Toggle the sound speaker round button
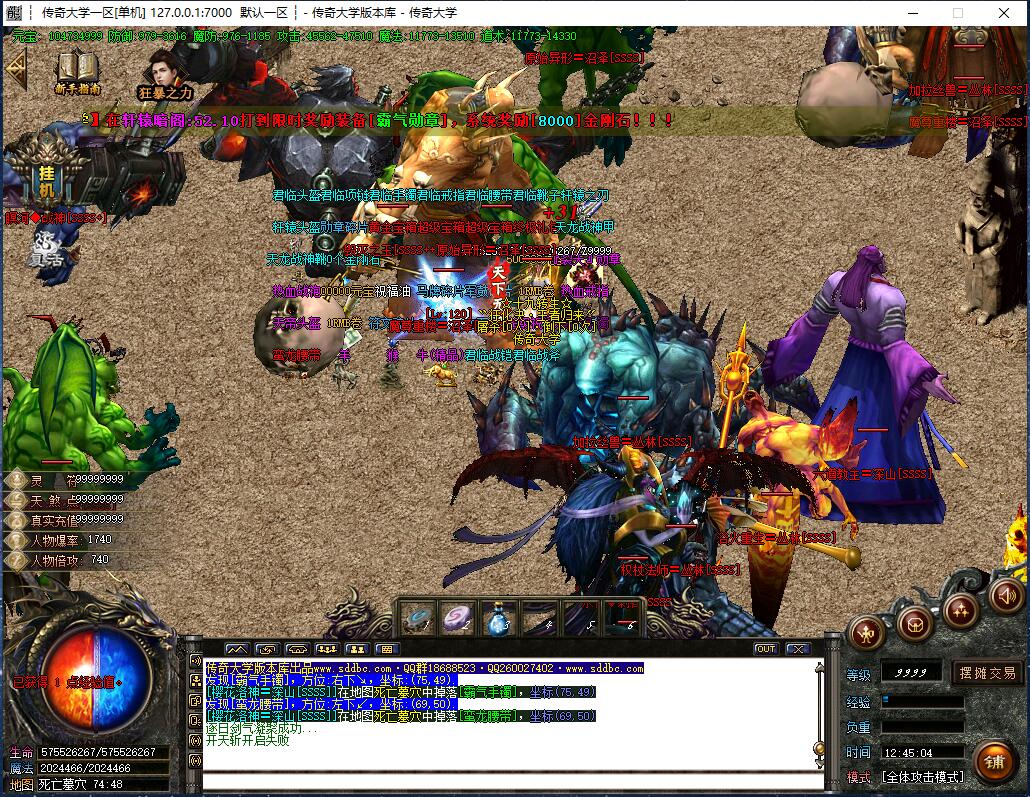 tap(1004, 596)
